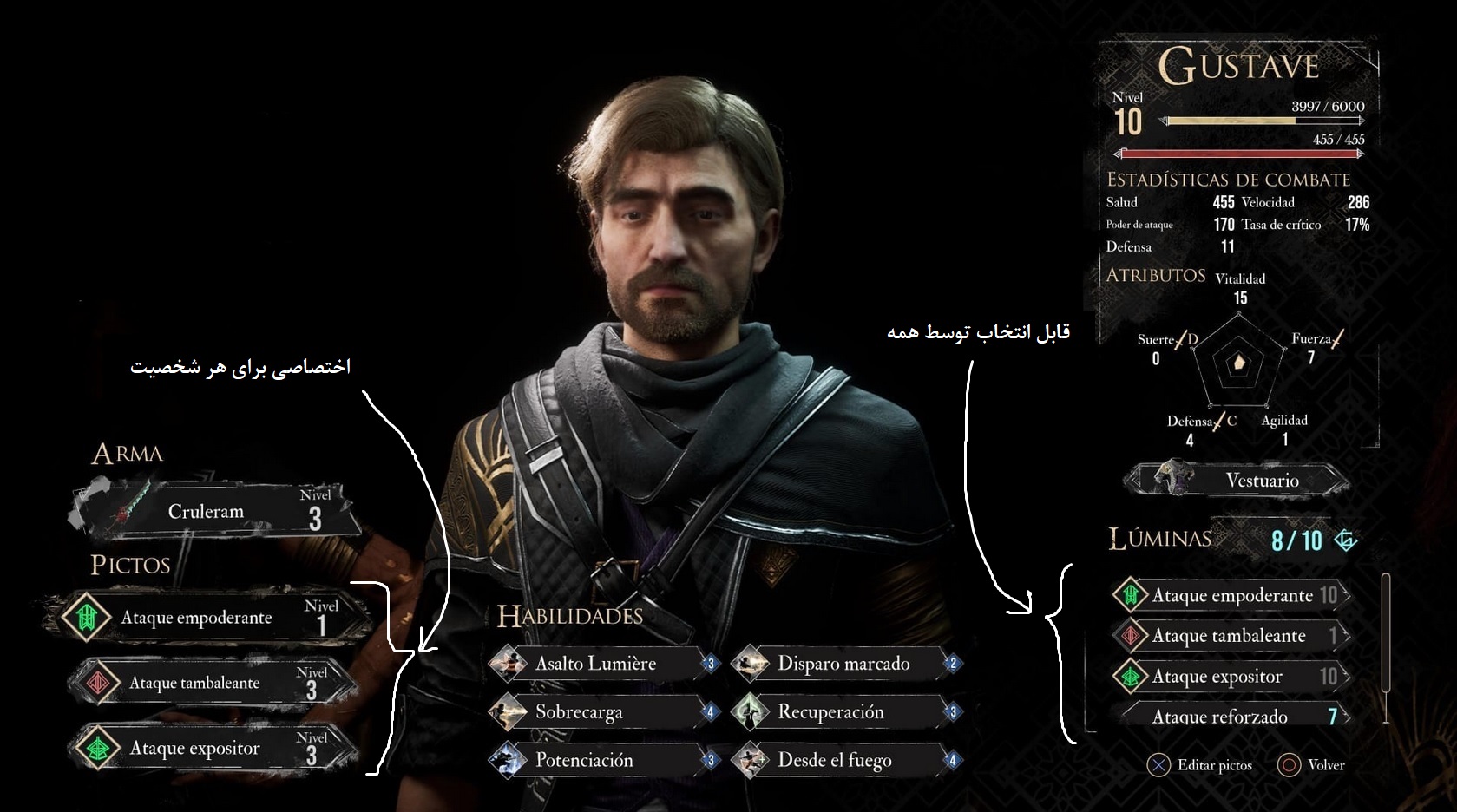Select the Ataque expositor Picto slot
The height and width of the screenshot is (812, 1457).
click(213, 748)
